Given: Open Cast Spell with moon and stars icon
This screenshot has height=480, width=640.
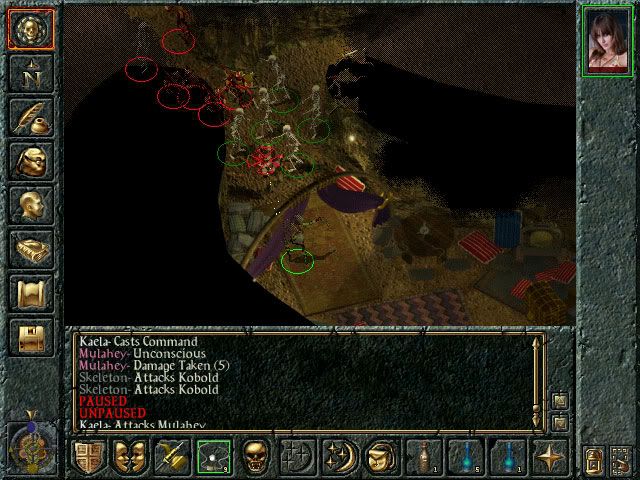Looking at the screenshot, I should (x=338, y=456).
